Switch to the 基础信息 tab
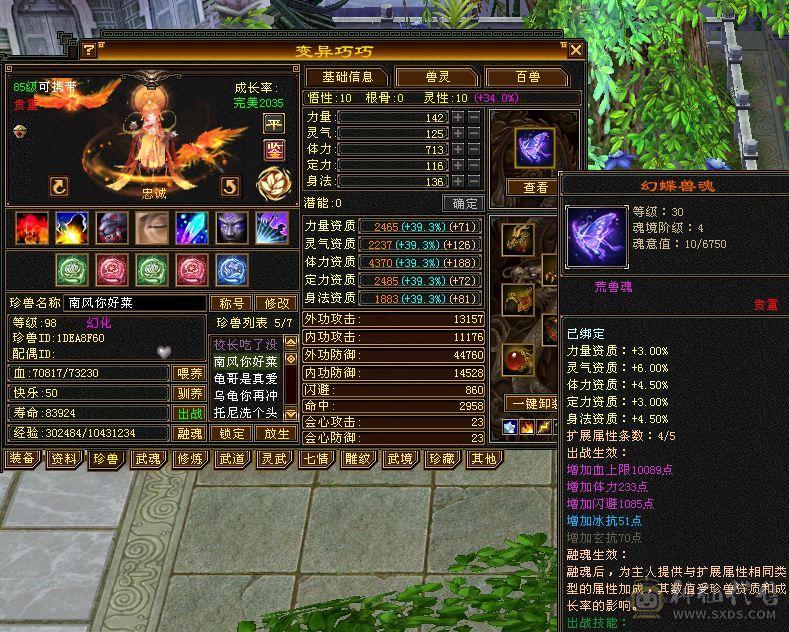 (x=346, y=77)
